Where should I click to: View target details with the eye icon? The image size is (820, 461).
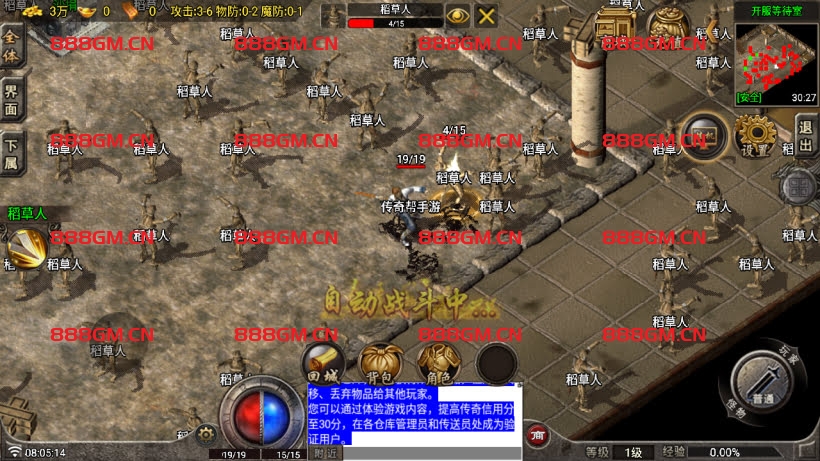[457, 15]
